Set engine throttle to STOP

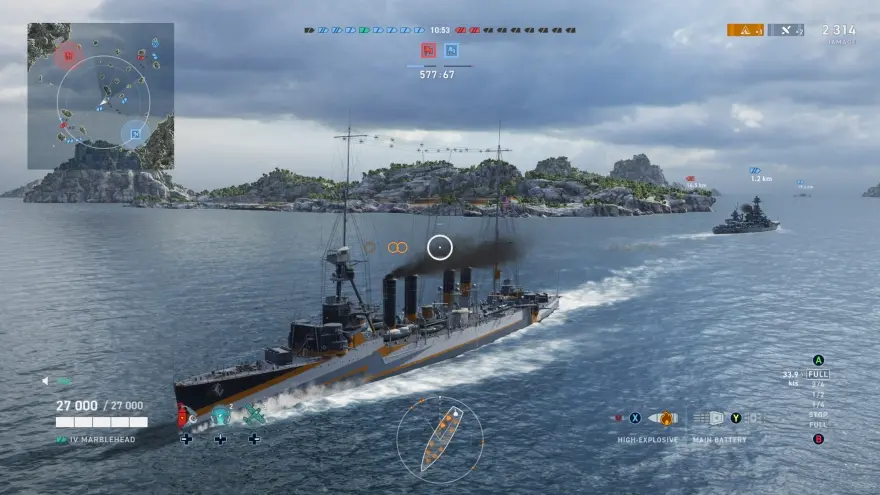pyautogui.click(x=818, y=414)
